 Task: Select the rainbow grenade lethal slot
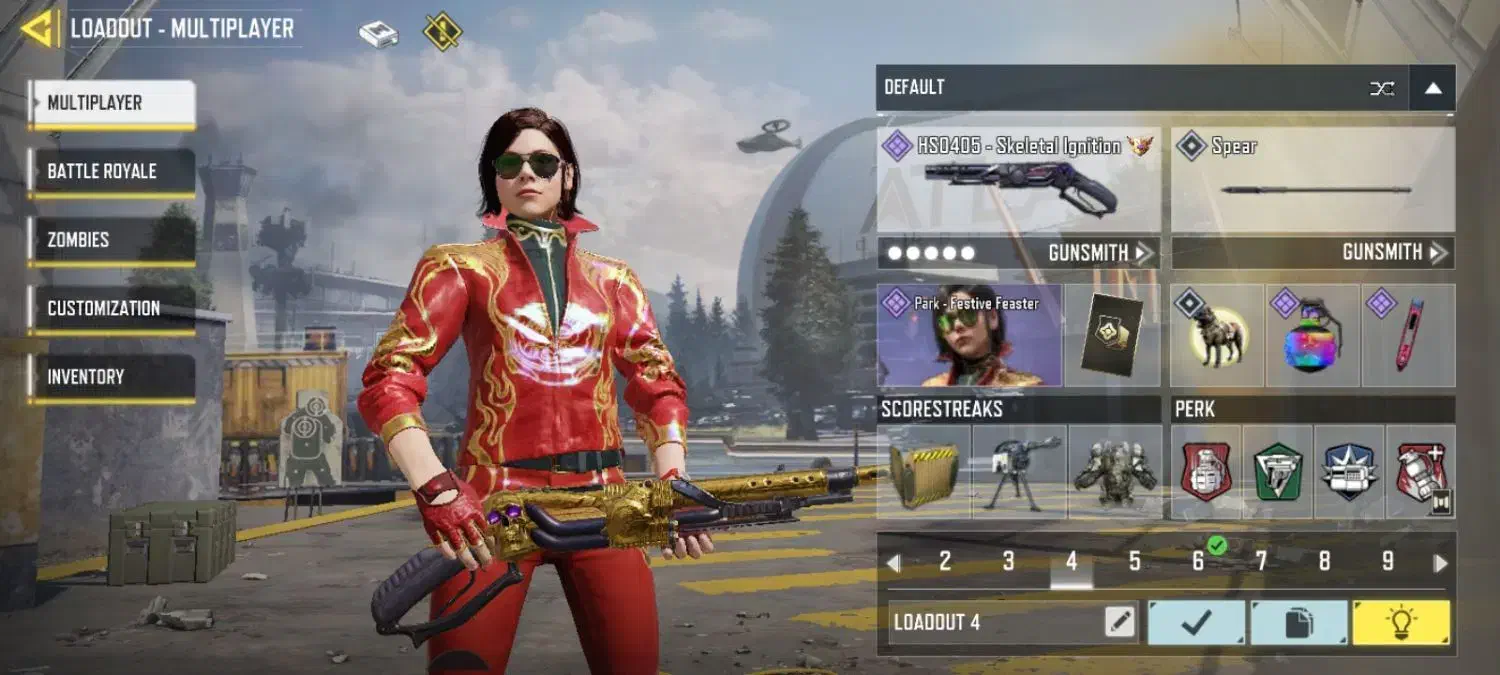coord(1312,336)
